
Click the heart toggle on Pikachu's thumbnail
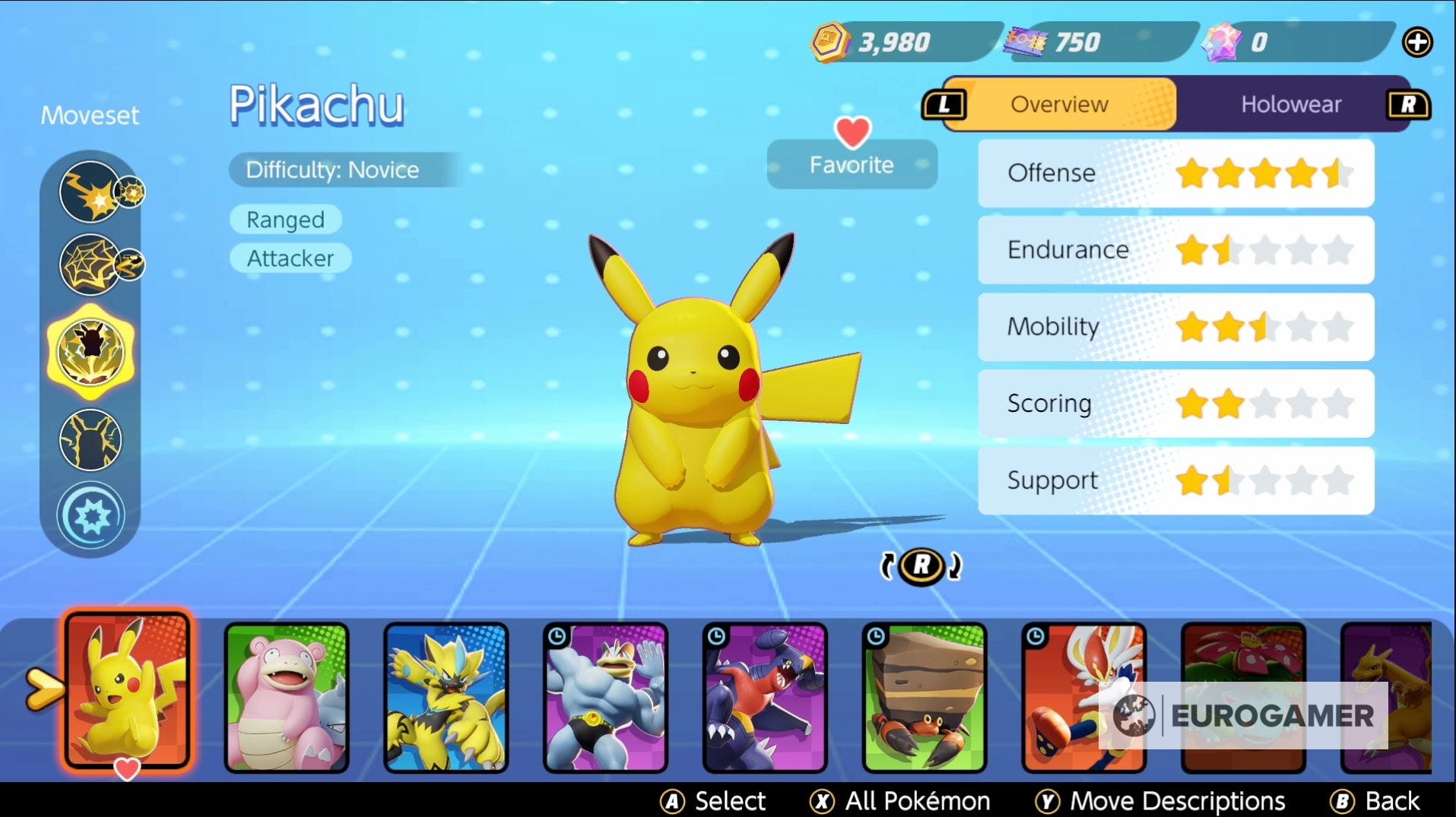125,768
